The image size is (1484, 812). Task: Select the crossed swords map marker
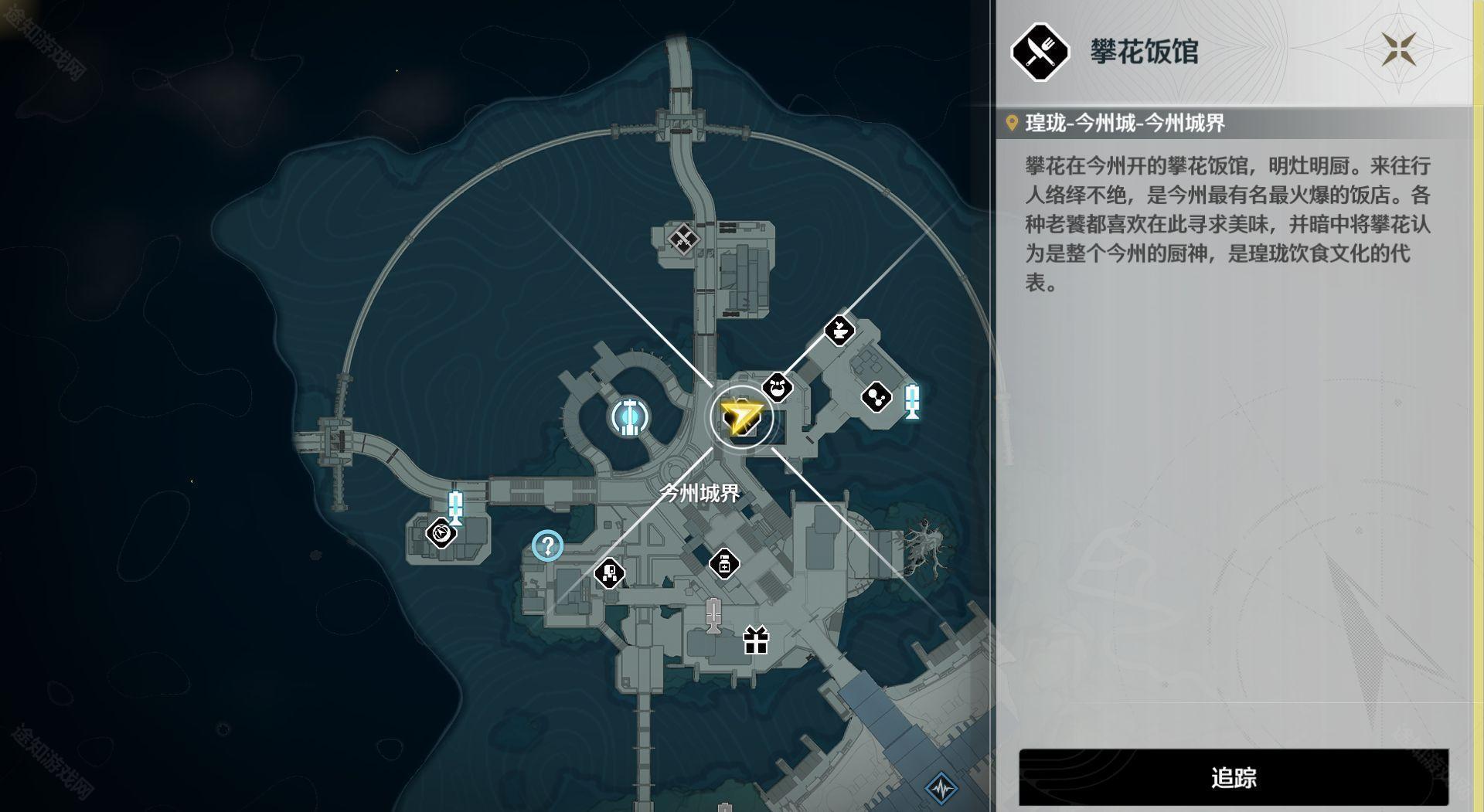pyautogui.click(x=683, y=238)
